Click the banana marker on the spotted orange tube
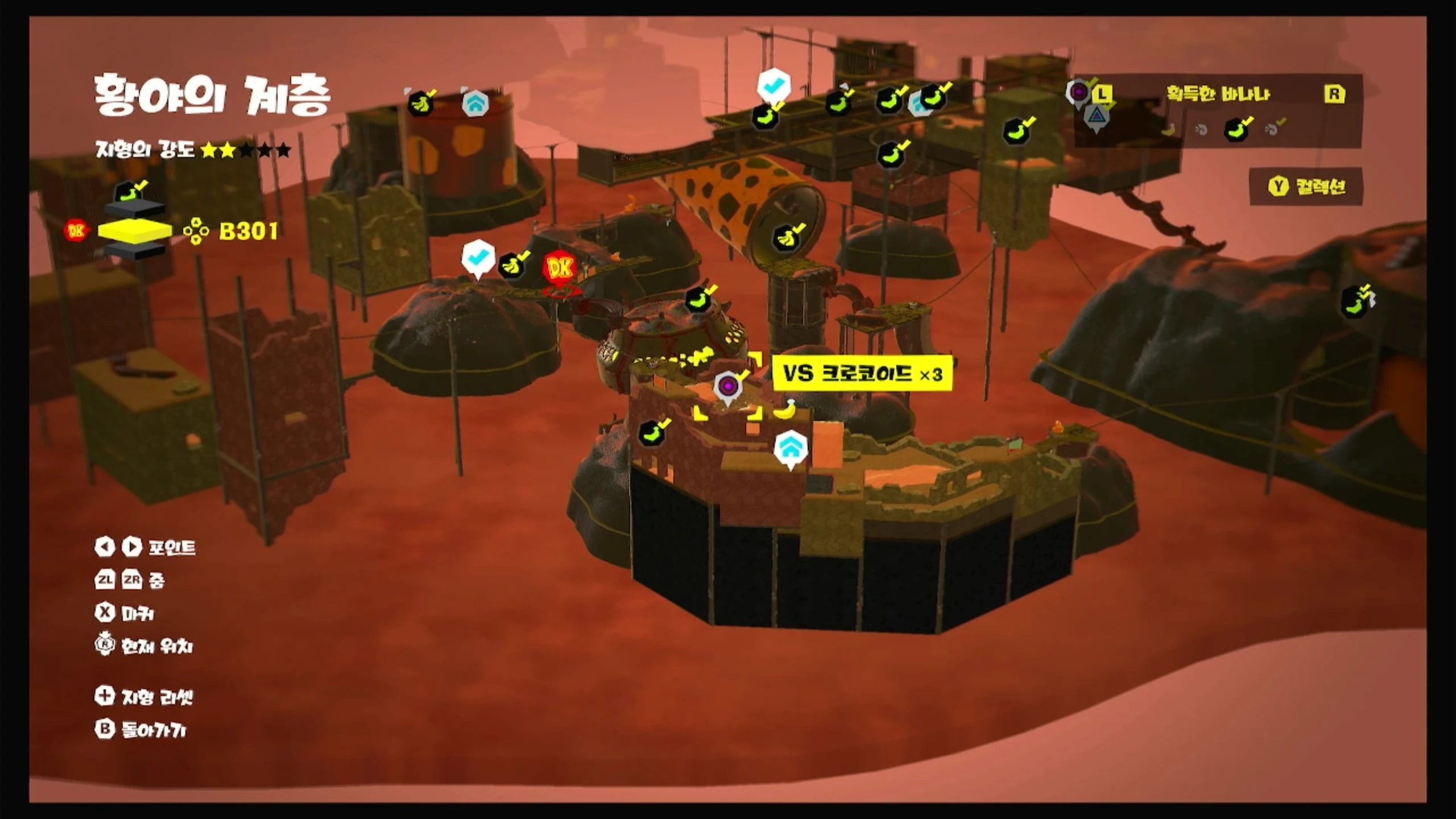Screen dimensions: 1456x819 click(788, 238)
